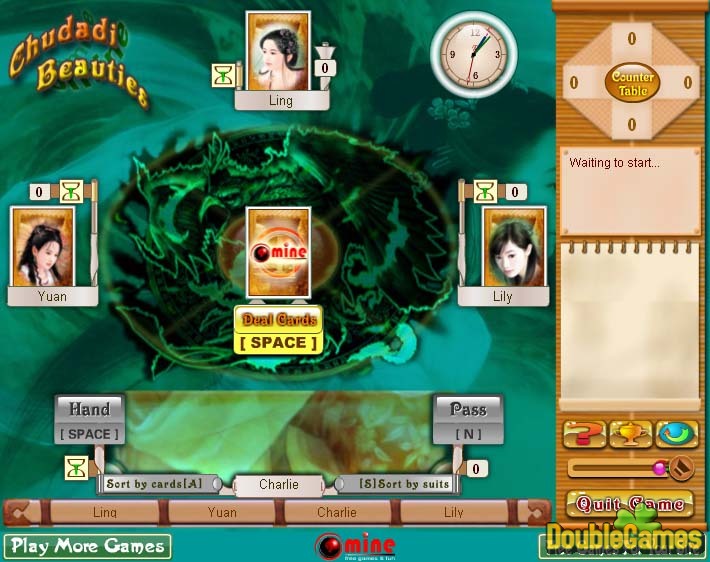Image resolution: width=710 pixels, height=562 pixels.
Task: Select Lily's portrait
Action: [514, 246]
